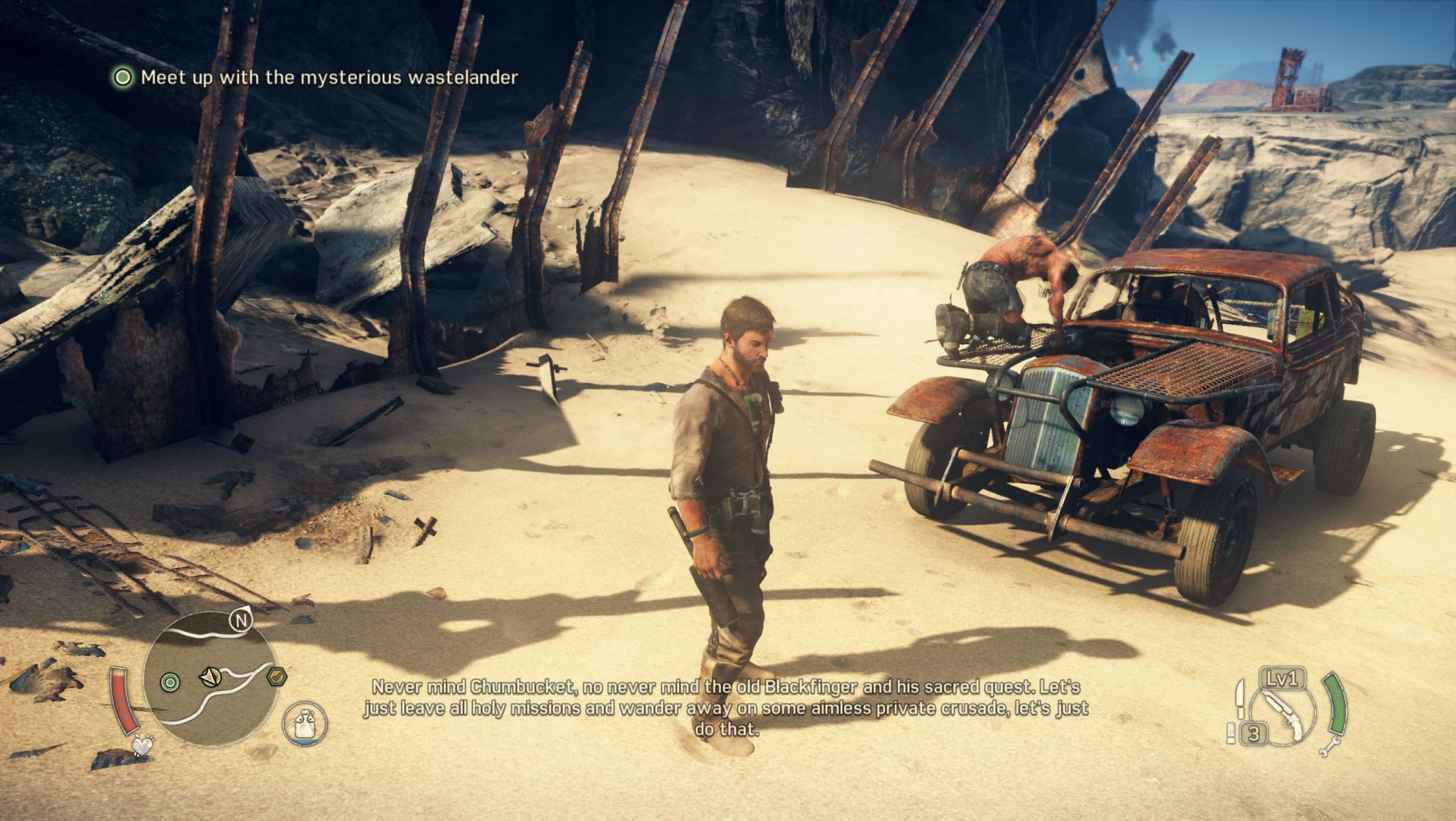Click the player arrow marker on the minimap
1456x821 pixels.
(x=210, y=677)
